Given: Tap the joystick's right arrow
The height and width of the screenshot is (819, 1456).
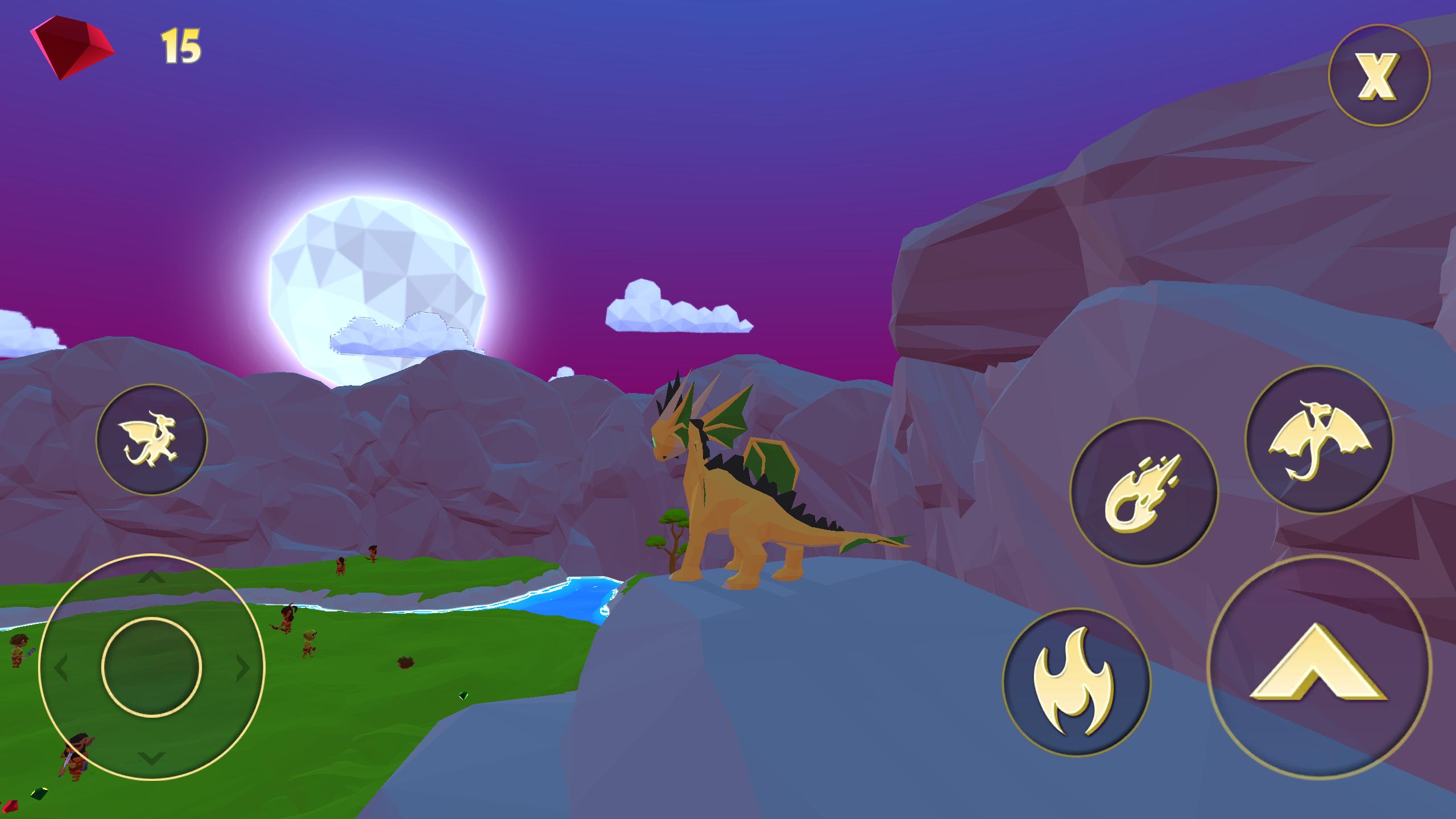Looking at the screenshot, I should coord(243,668).
